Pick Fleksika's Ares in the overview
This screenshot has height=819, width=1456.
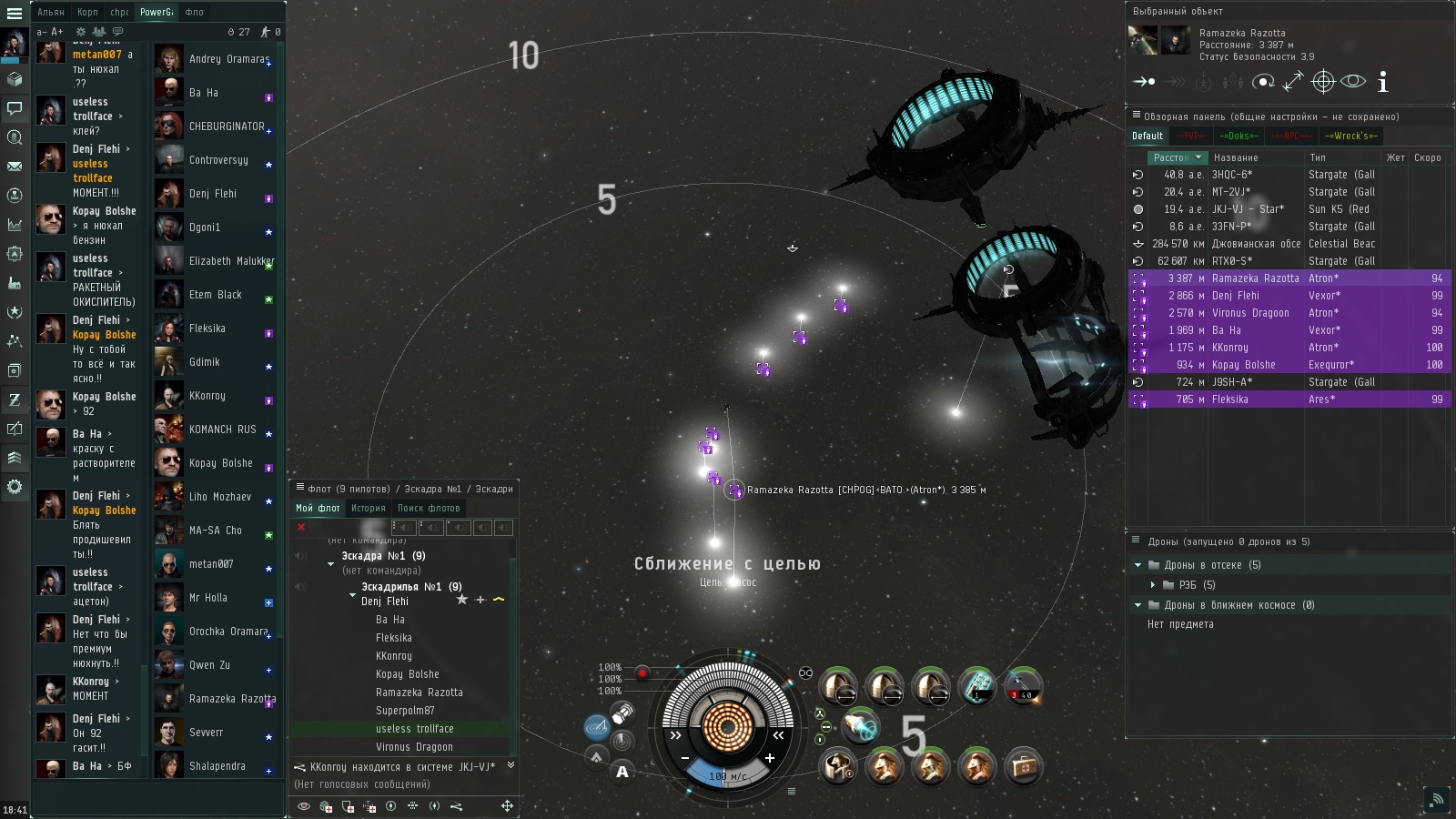pos(1230,399)
